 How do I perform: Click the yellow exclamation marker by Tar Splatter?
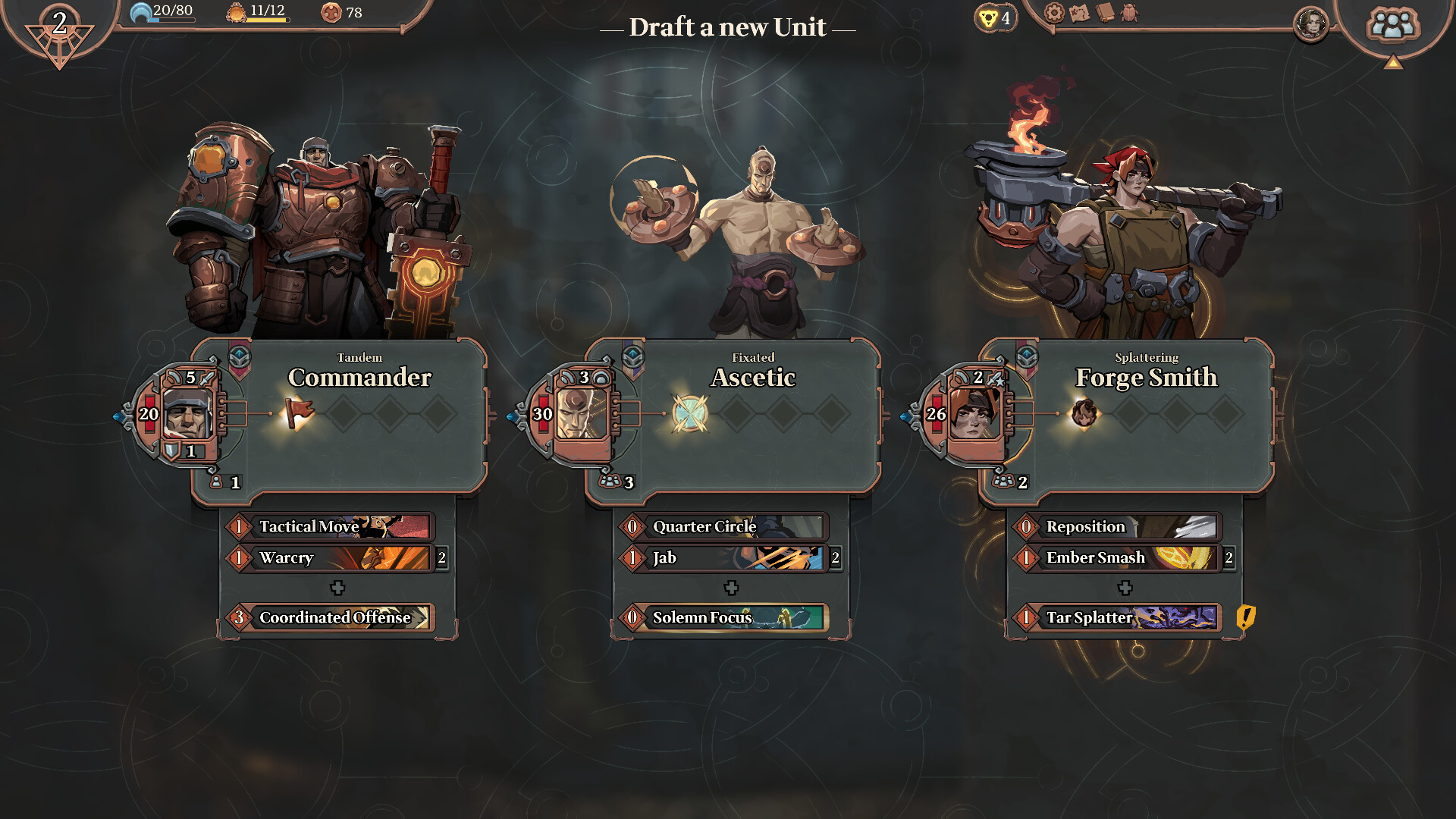pos(1245,617)
